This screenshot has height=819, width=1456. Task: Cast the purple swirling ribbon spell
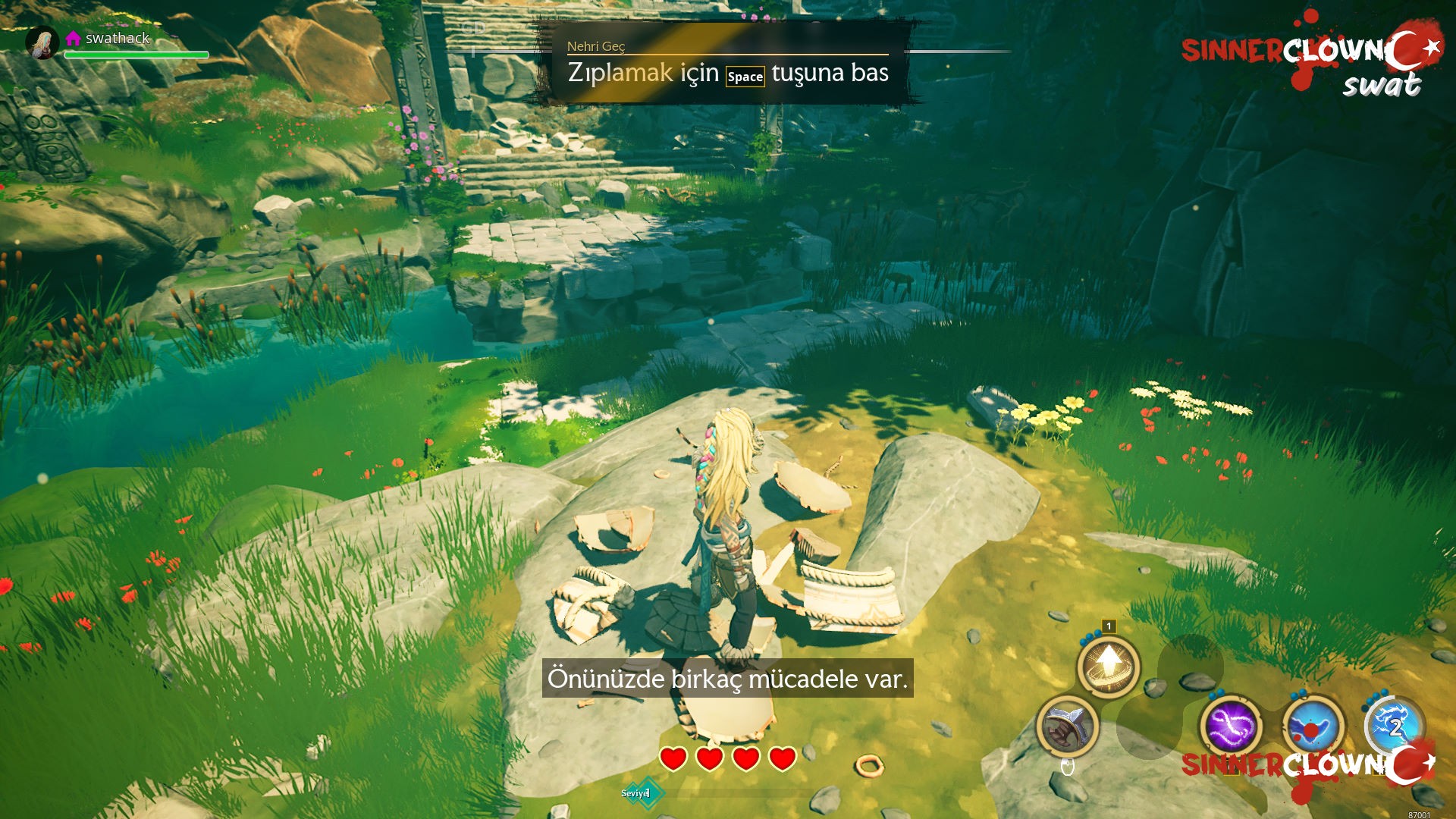(1229, 726)
